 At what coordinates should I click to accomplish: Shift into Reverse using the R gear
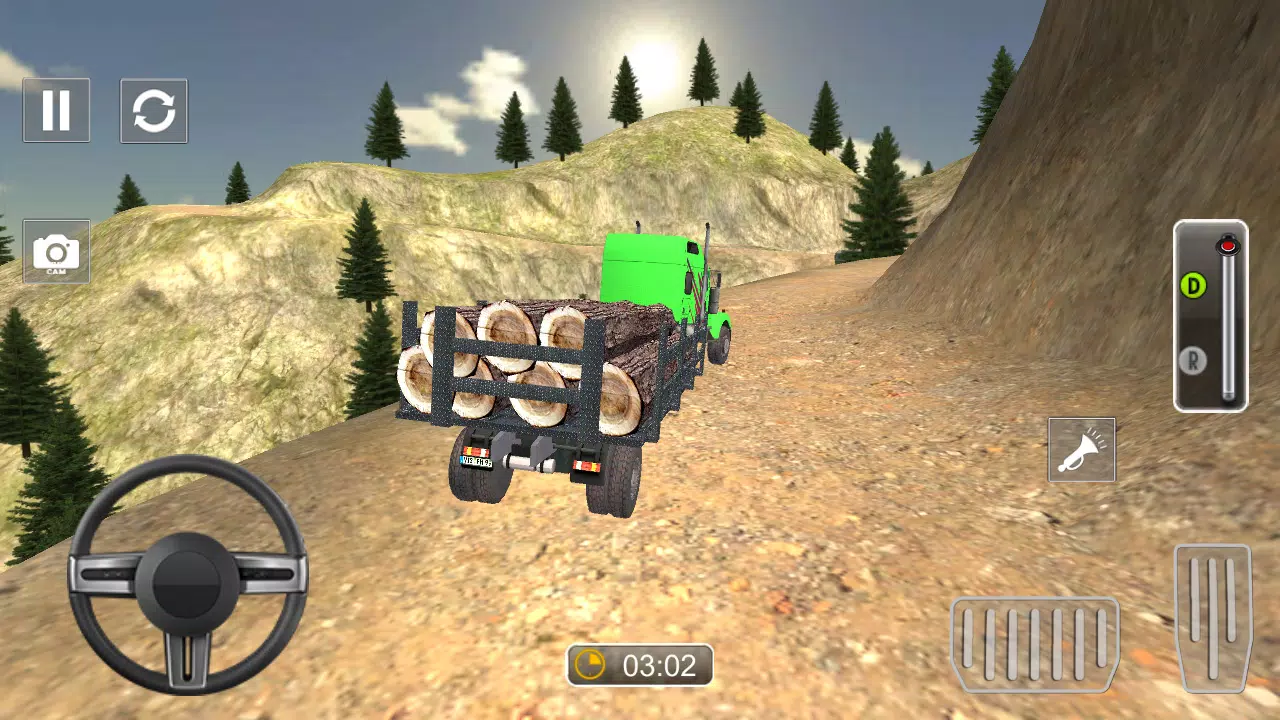coord(1191,357)
